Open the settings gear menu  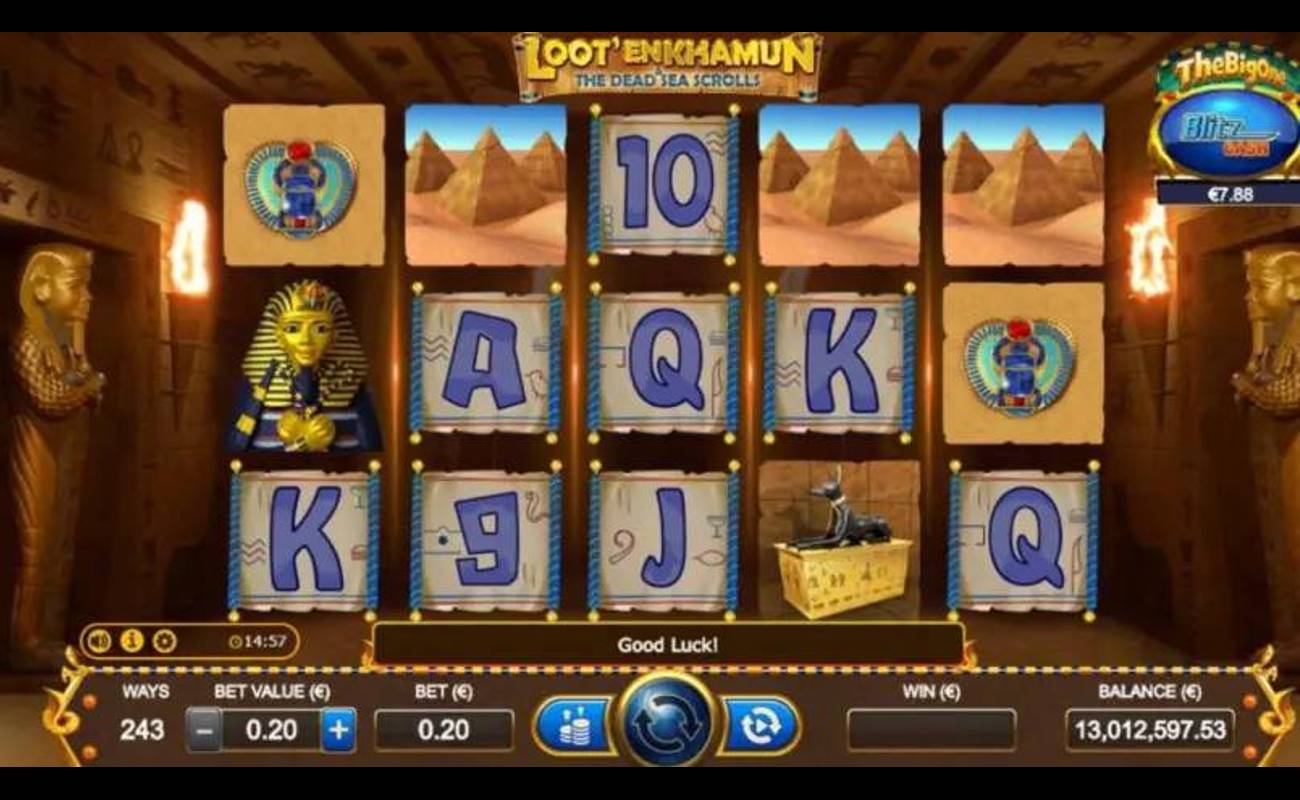pyautogui.click(x=161, y=639)
